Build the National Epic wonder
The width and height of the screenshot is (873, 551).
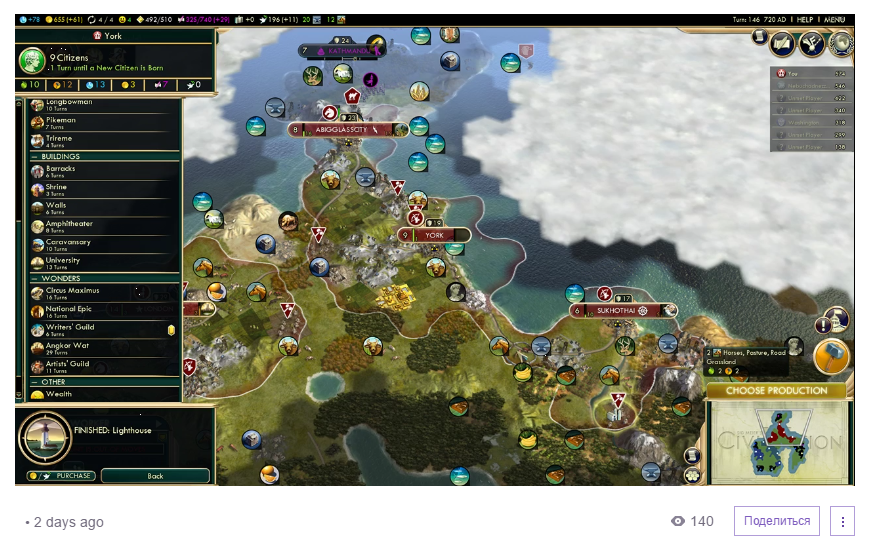[x=68, y=311]
